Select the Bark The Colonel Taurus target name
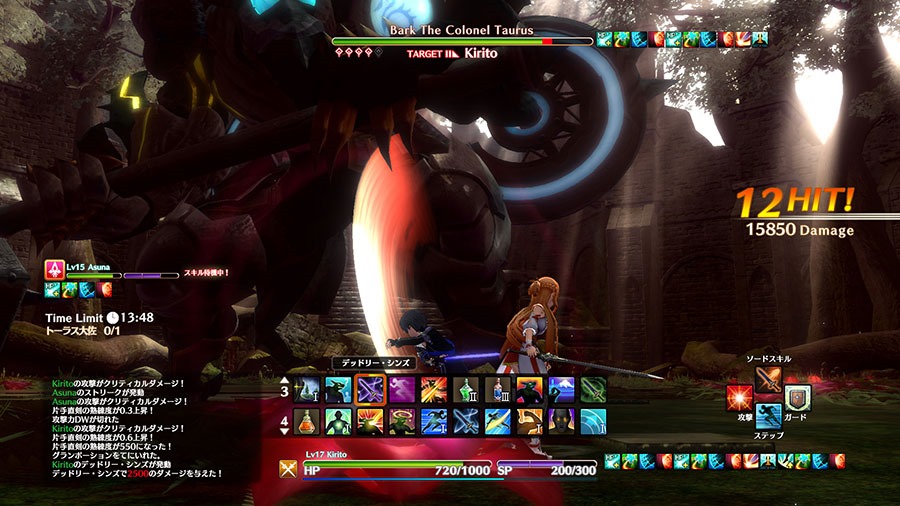Image resolution: width=900 pixels, height=506 pixels. pyautogui.click(x=461, y=29)
